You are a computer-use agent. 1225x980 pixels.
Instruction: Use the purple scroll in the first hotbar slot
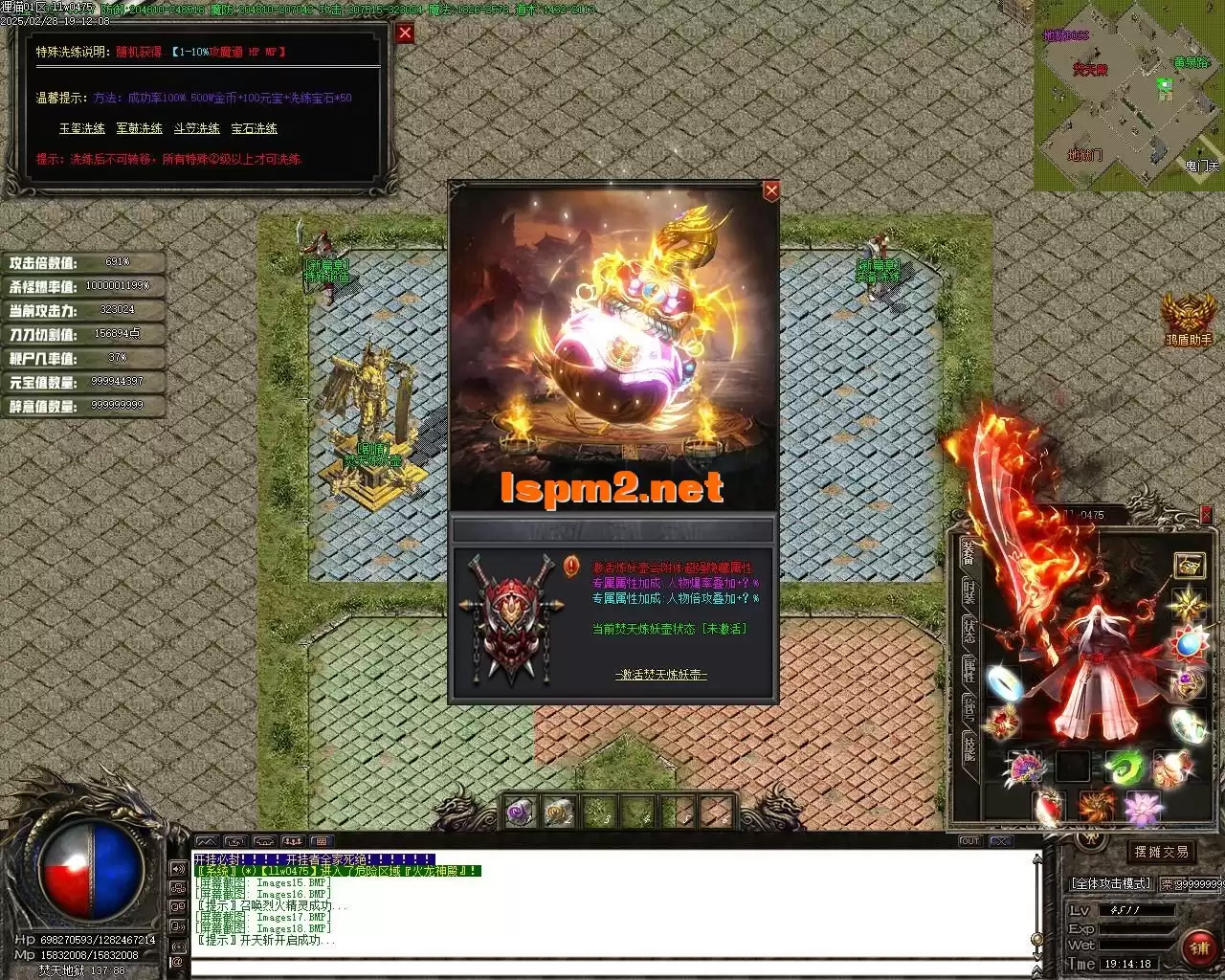click(518, 813)
